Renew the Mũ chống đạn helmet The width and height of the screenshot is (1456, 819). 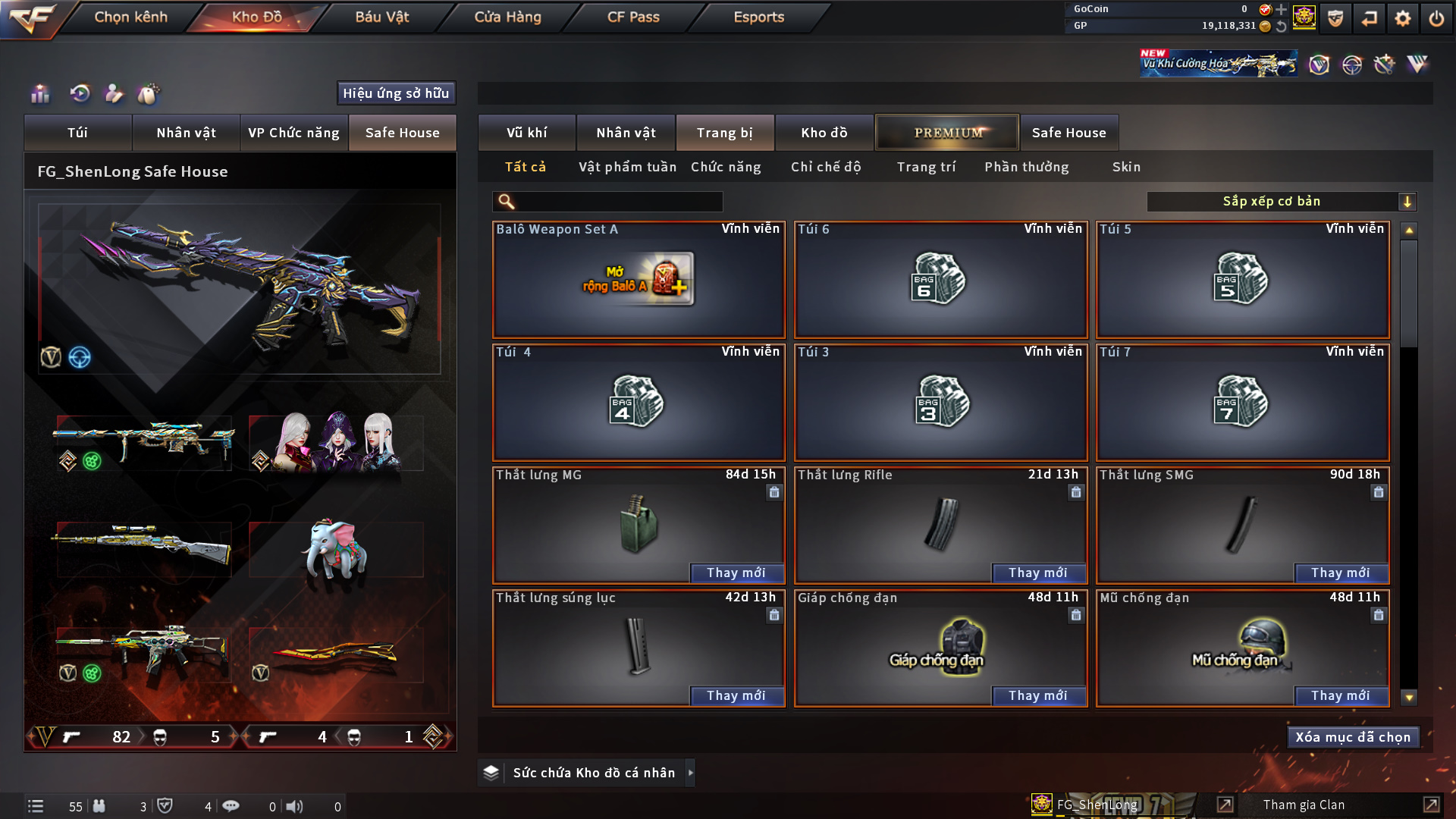(x=1340, y=696)
